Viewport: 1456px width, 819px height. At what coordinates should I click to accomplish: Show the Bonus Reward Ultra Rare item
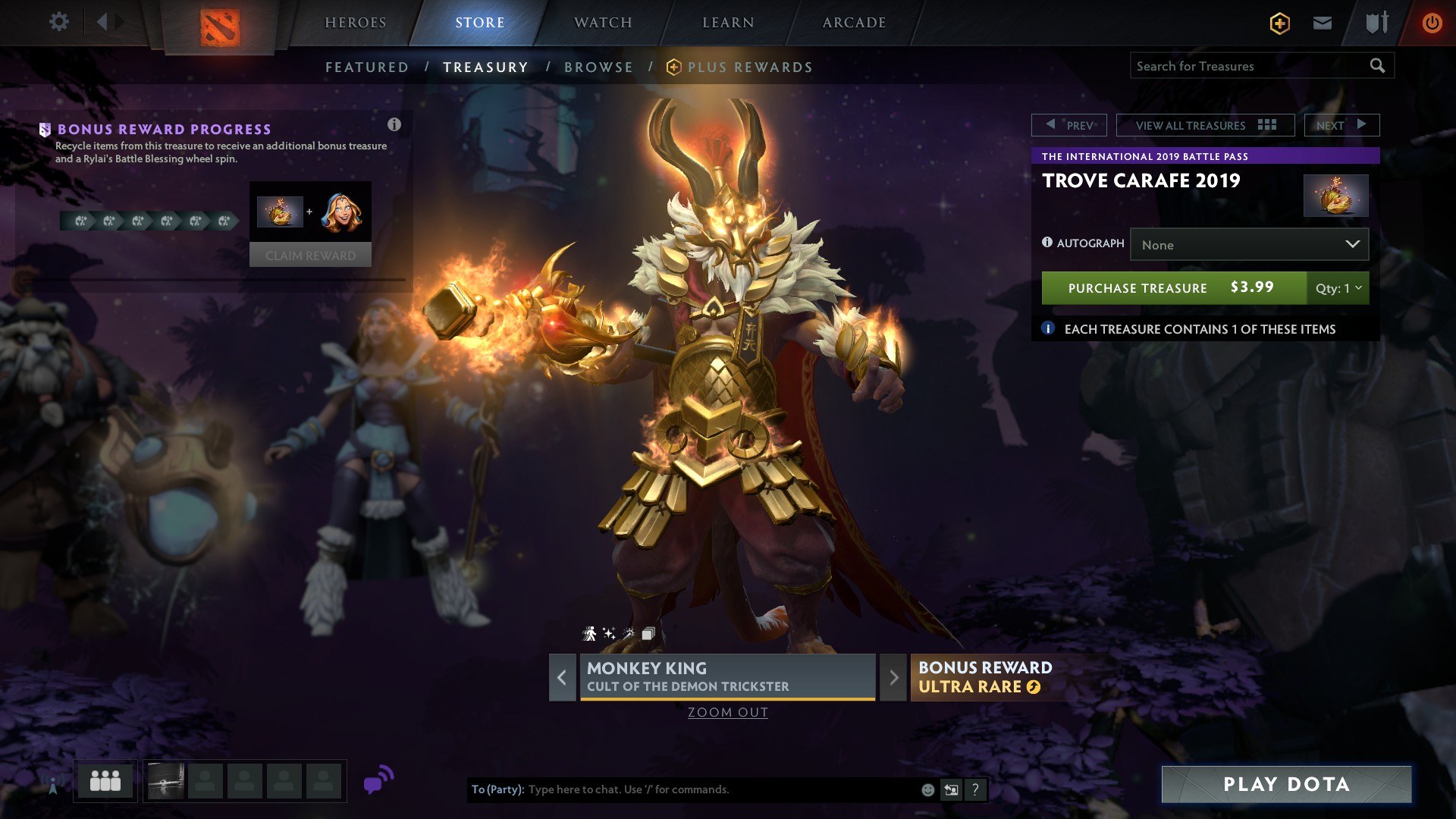(x=986, y=677)
